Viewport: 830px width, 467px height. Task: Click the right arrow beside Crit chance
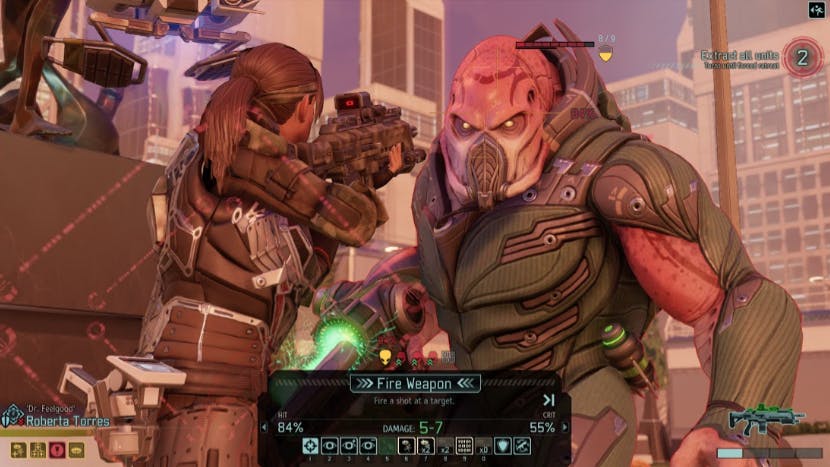pyautogui.click(x=565, y=428)
